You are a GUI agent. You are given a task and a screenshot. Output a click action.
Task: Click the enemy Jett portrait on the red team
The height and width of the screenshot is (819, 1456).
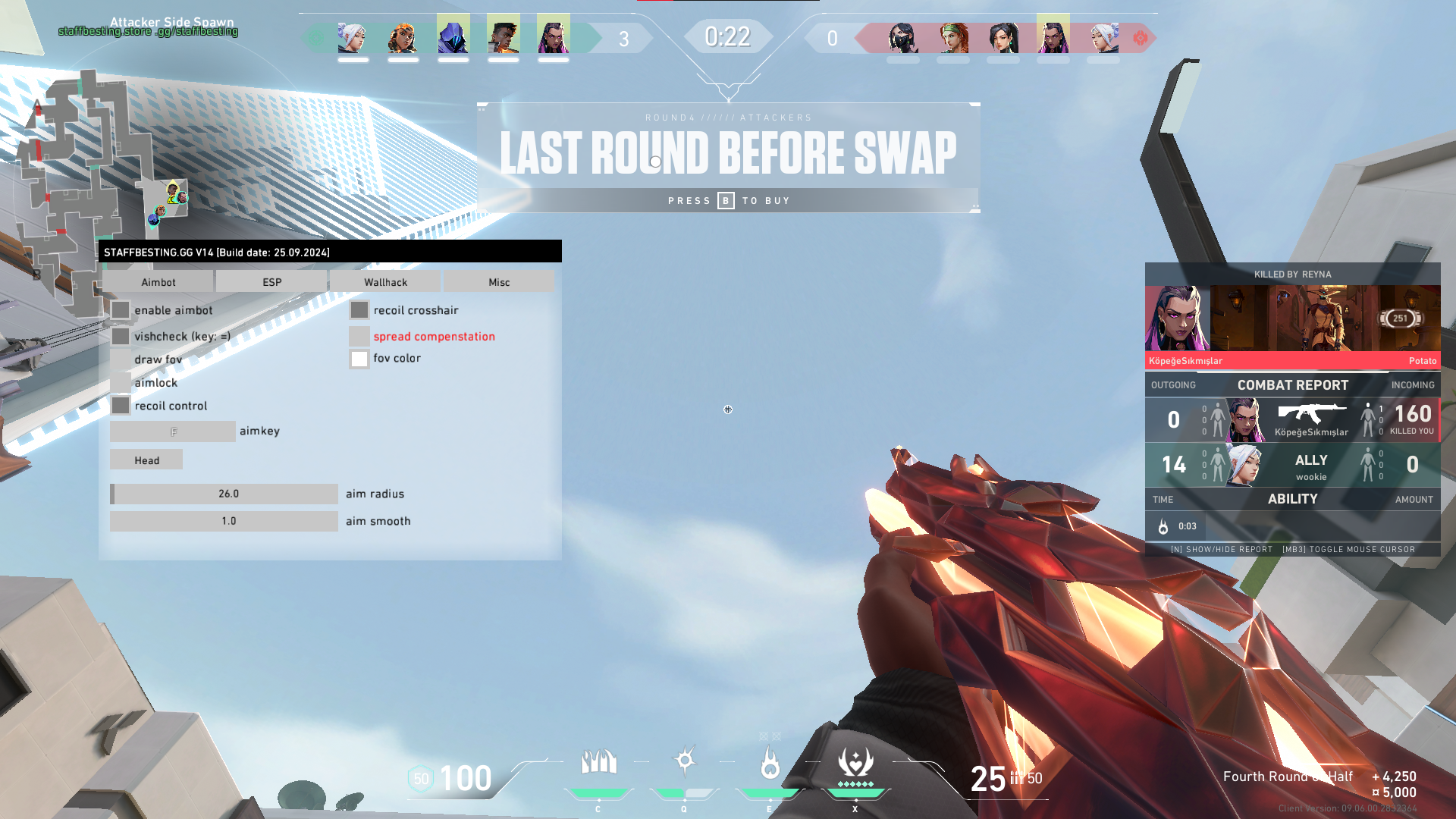[1103, 37]
